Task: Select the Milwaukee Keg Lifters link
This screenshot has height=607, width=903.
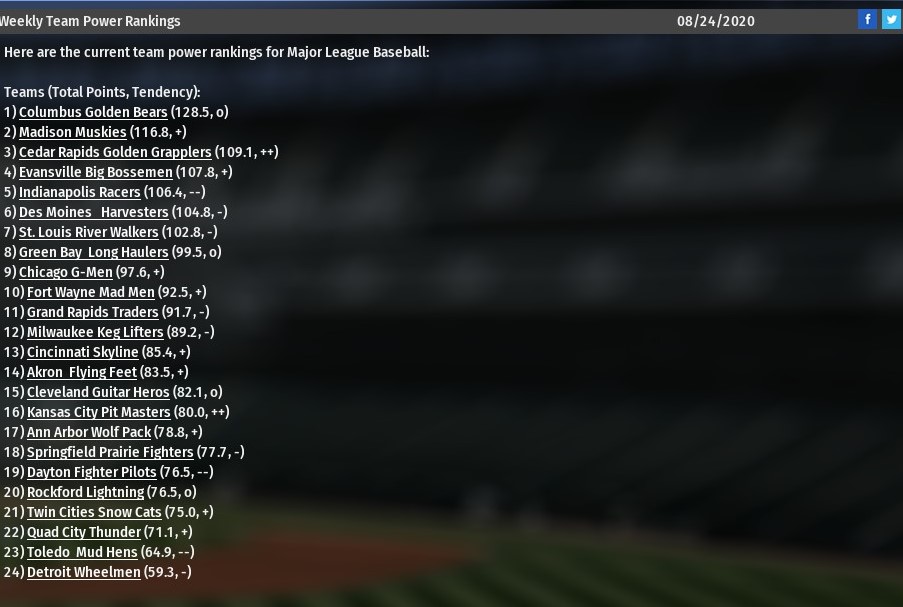Action: pos(95,332)
